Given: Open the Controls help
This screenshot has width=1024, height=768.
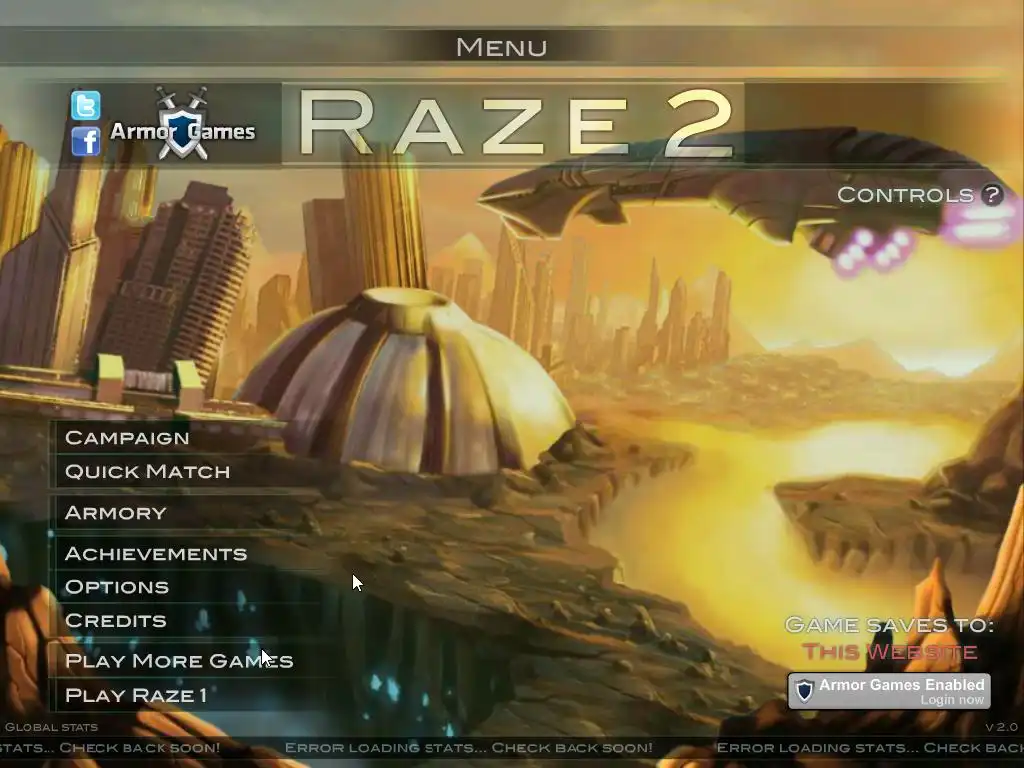Looking at the screenshot, I should click(x=918, y=195).
